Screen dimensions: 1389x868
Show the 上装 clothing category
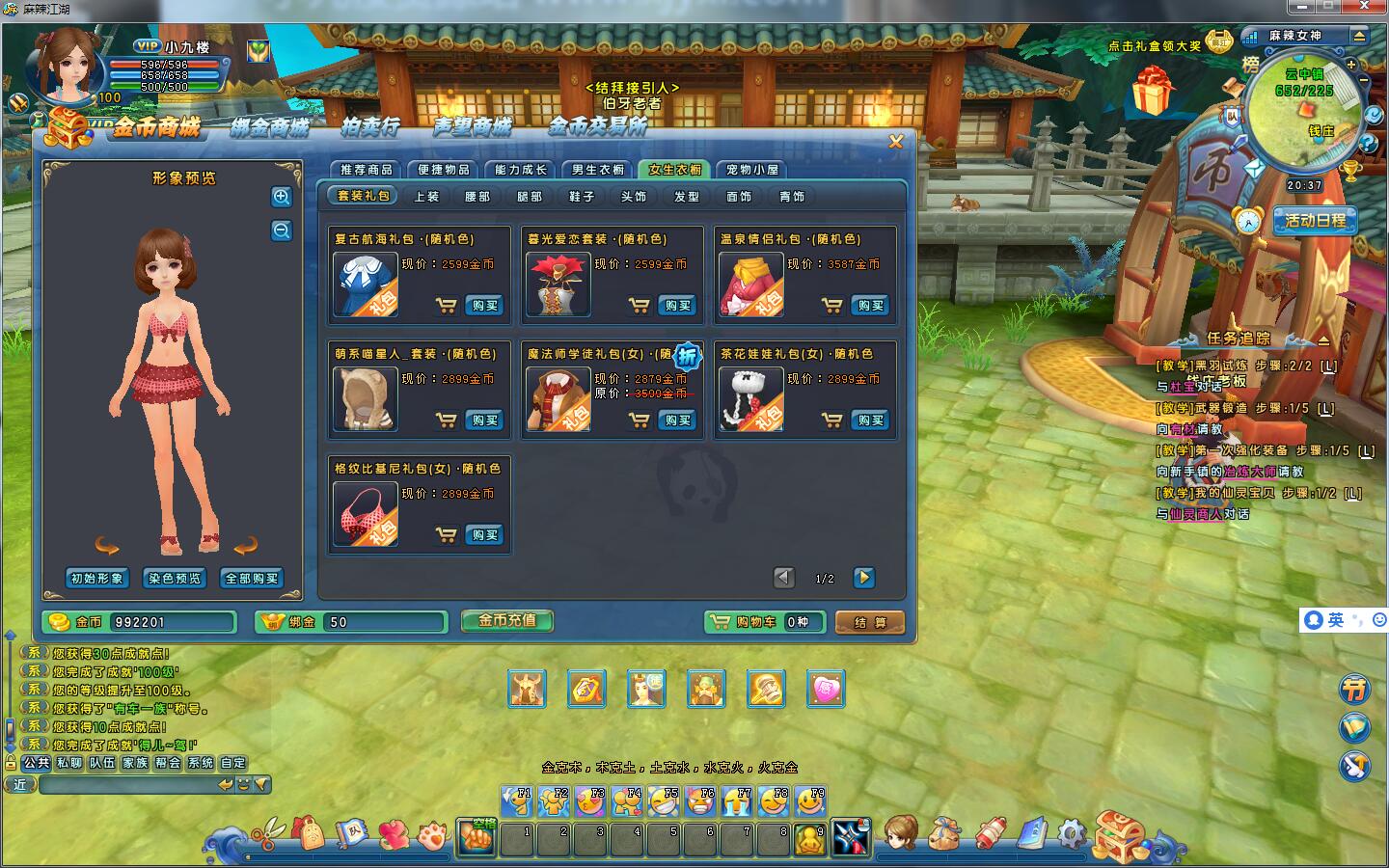point(426,197)
